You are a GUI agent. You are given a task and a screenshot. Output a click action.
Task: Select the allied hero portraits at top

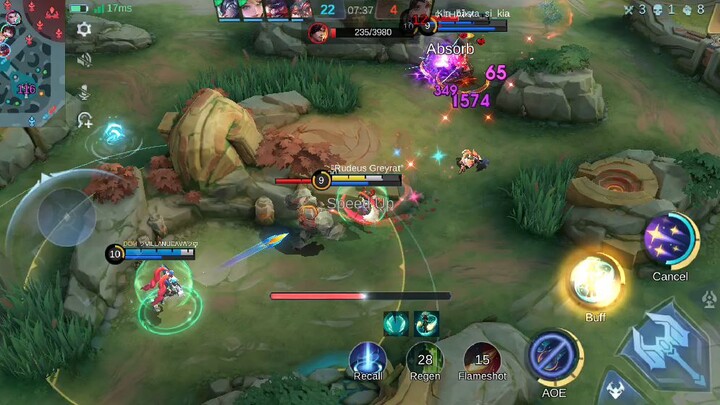(x=263, y=10)
